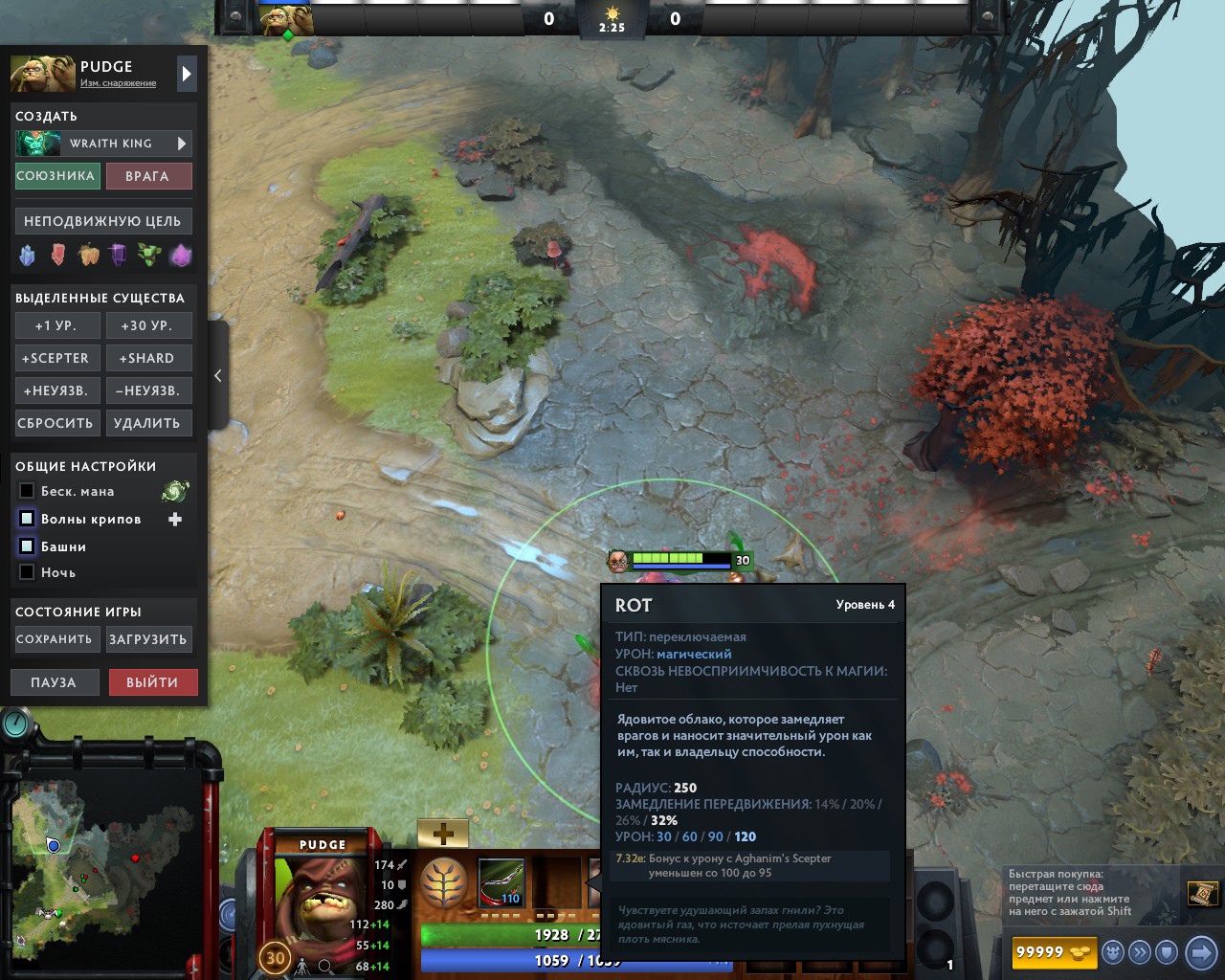Enable the Беск. мана checkbox
Viewport: 1225px width, 980px height.
[26, 491]
